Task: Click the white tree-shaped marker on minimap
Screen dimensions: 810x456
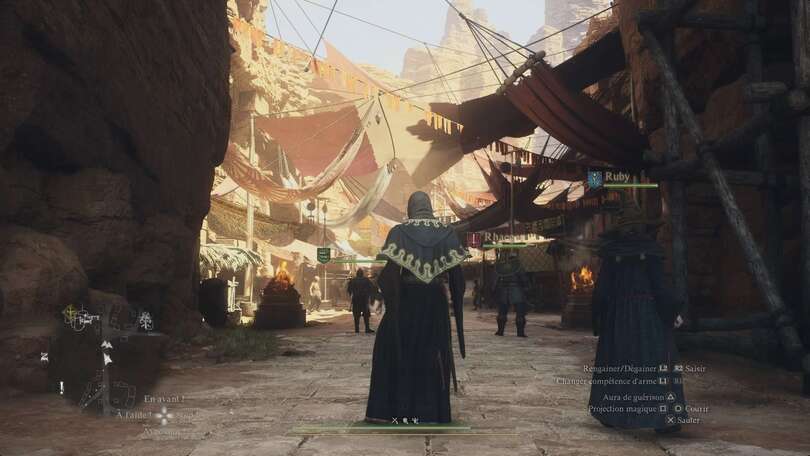Action: (145, 320)
